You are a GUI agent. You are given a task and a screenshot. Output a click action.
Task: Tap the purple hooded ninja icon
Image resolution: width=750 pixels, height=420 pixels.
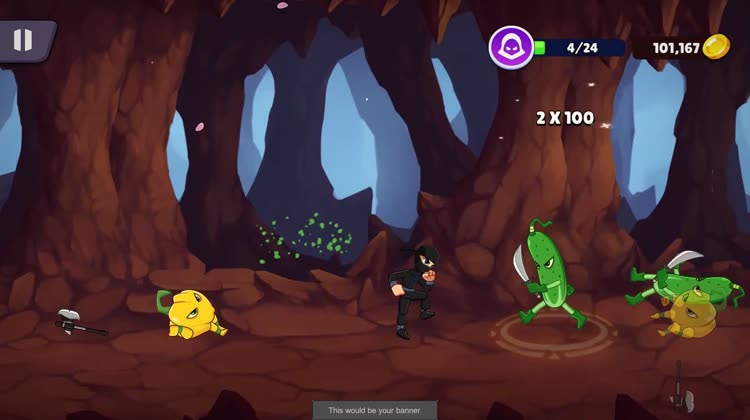[x=511, y=47]
